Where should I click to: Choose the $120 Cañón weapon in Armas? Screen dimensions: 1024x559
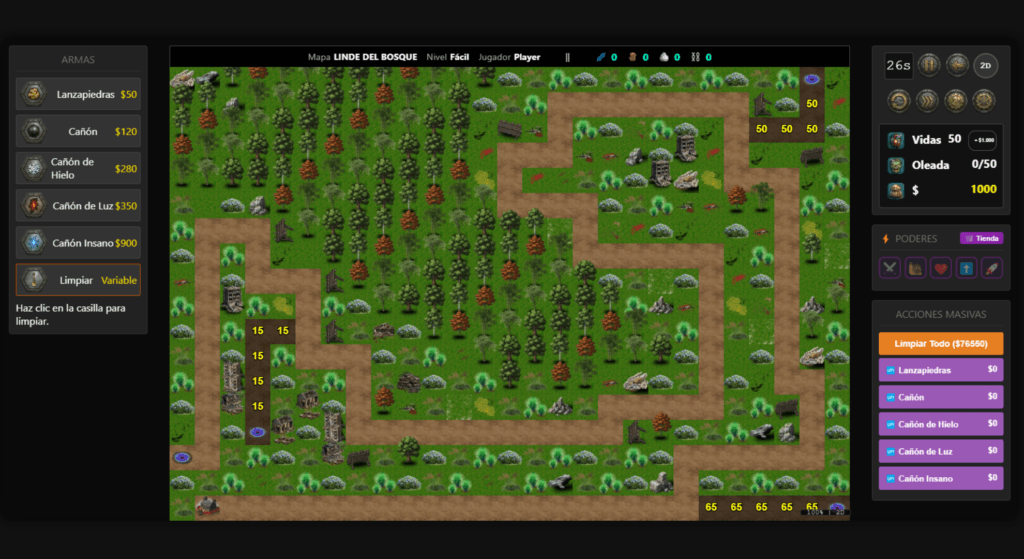point(78,131)
